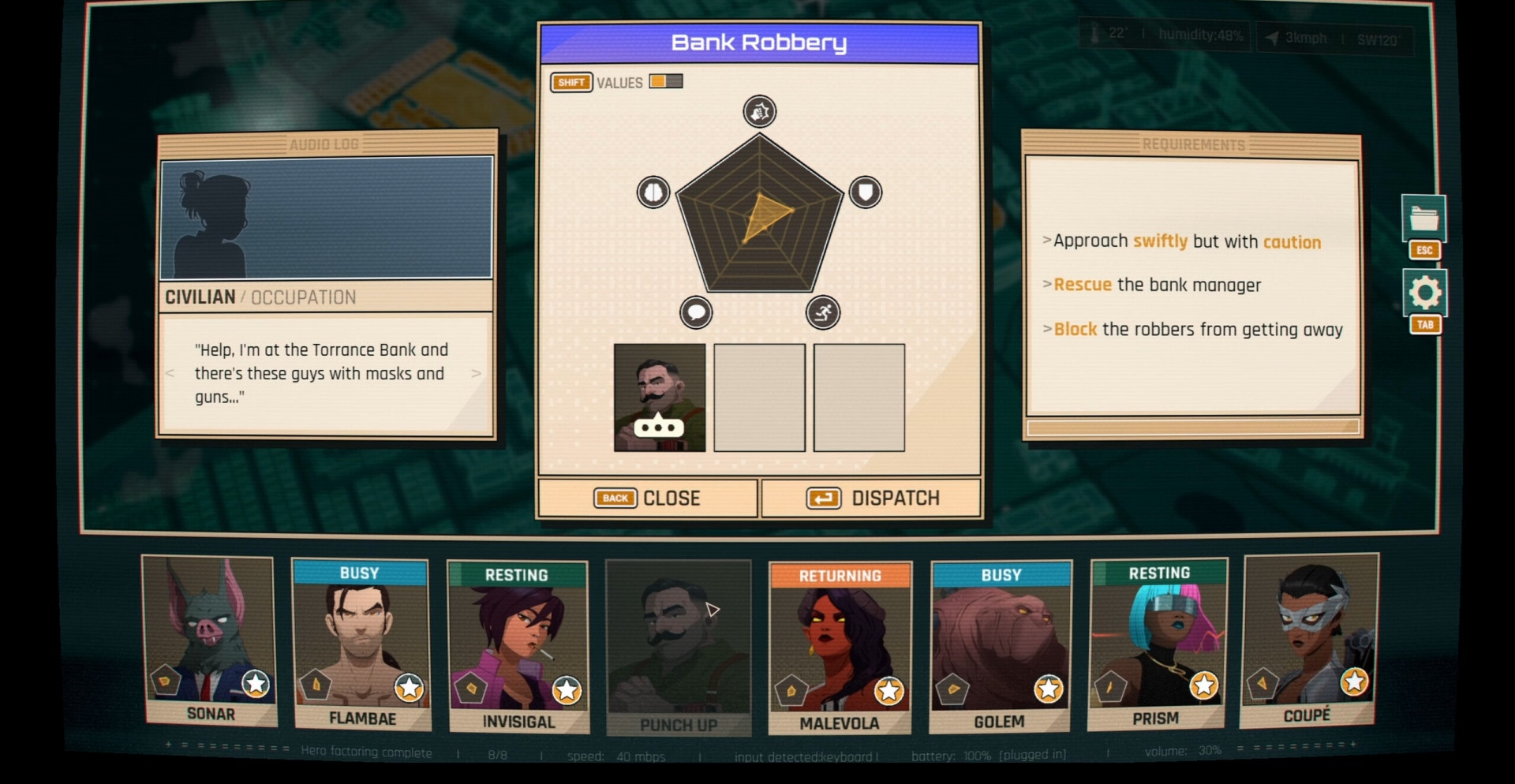The width and height of the screenshot is (1515, 784).
Task: Select the Golem hero card
Action: coord(1001,646)
